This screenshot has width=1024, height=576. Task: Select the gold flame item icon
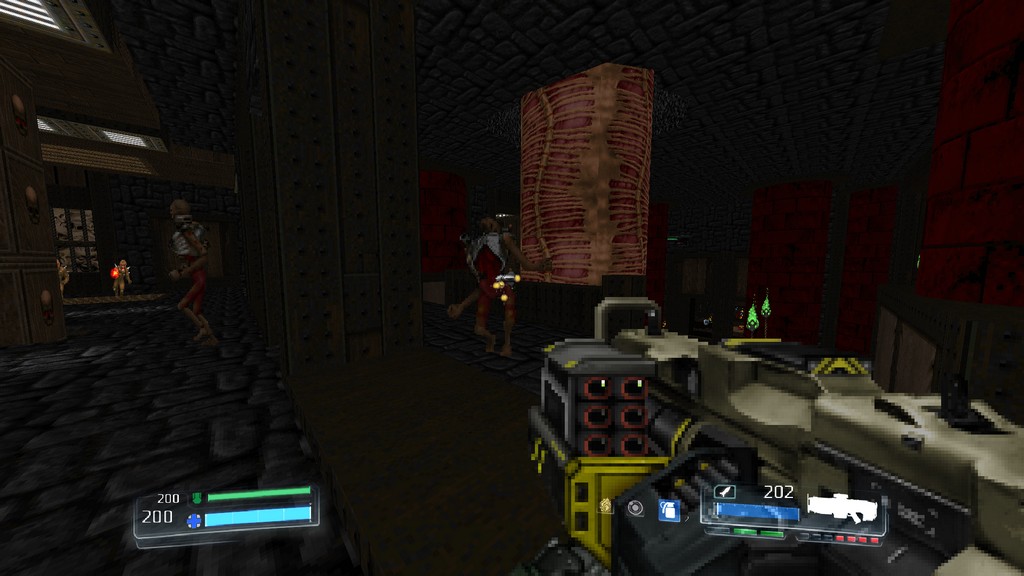(x=605, y=507)
